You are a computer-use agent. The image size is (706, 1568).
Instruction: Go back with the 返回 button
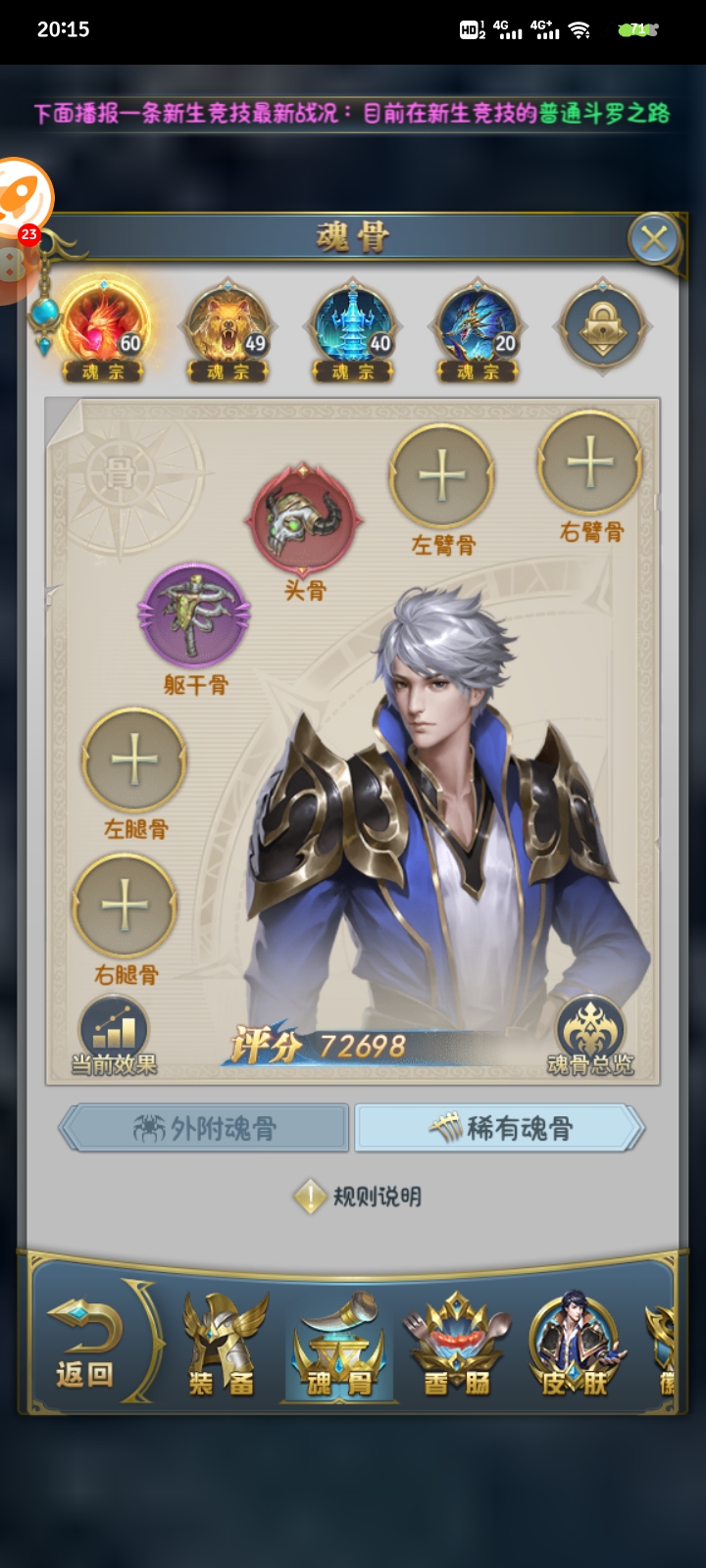(86, 1344)
